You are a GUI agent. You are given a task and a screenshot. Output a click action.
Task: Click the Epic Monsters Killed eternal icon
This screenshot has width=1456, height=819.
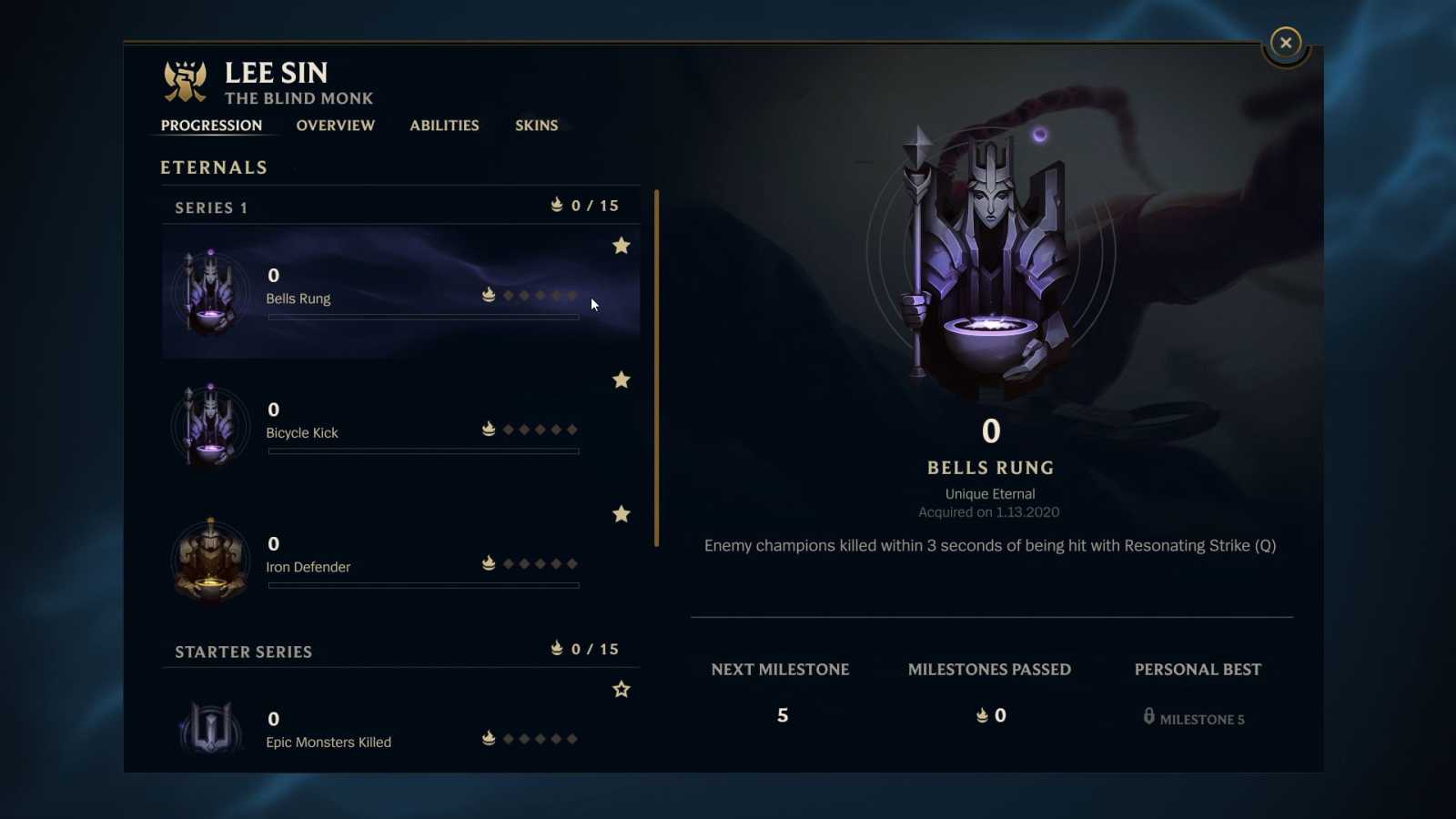click(x=211, y=728)
